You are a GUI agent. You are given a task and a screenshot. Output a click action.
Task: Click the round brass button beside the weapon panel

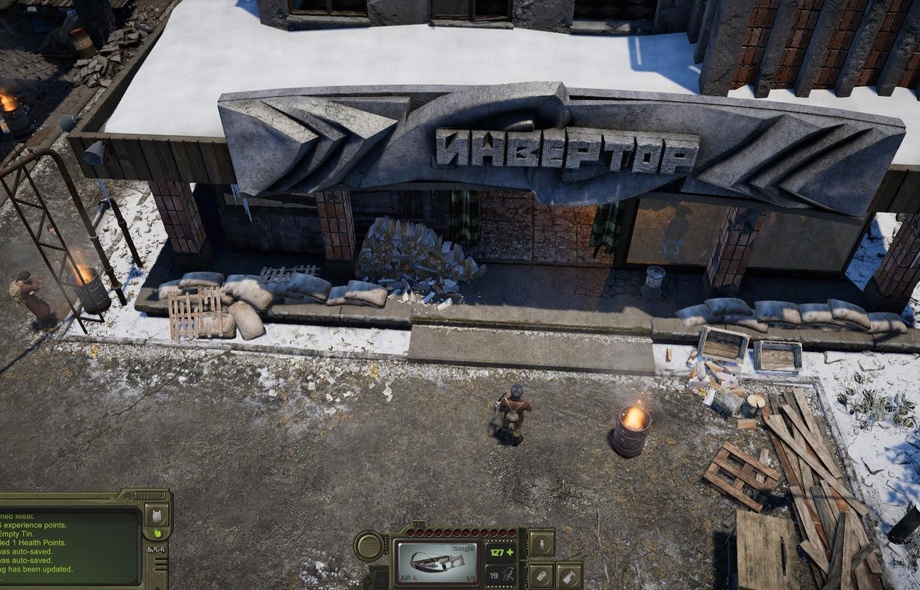pos(369,546)
